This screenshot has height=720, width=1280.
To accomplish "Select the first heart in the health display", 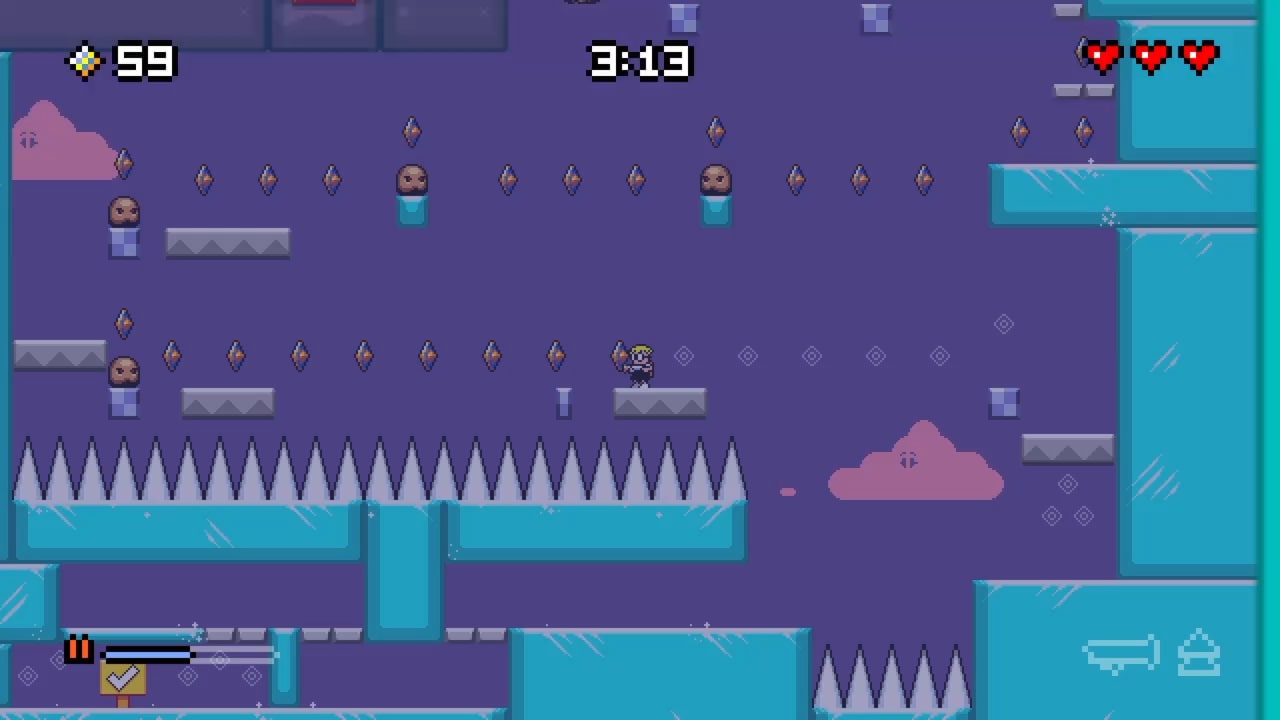I will 1103,57.
